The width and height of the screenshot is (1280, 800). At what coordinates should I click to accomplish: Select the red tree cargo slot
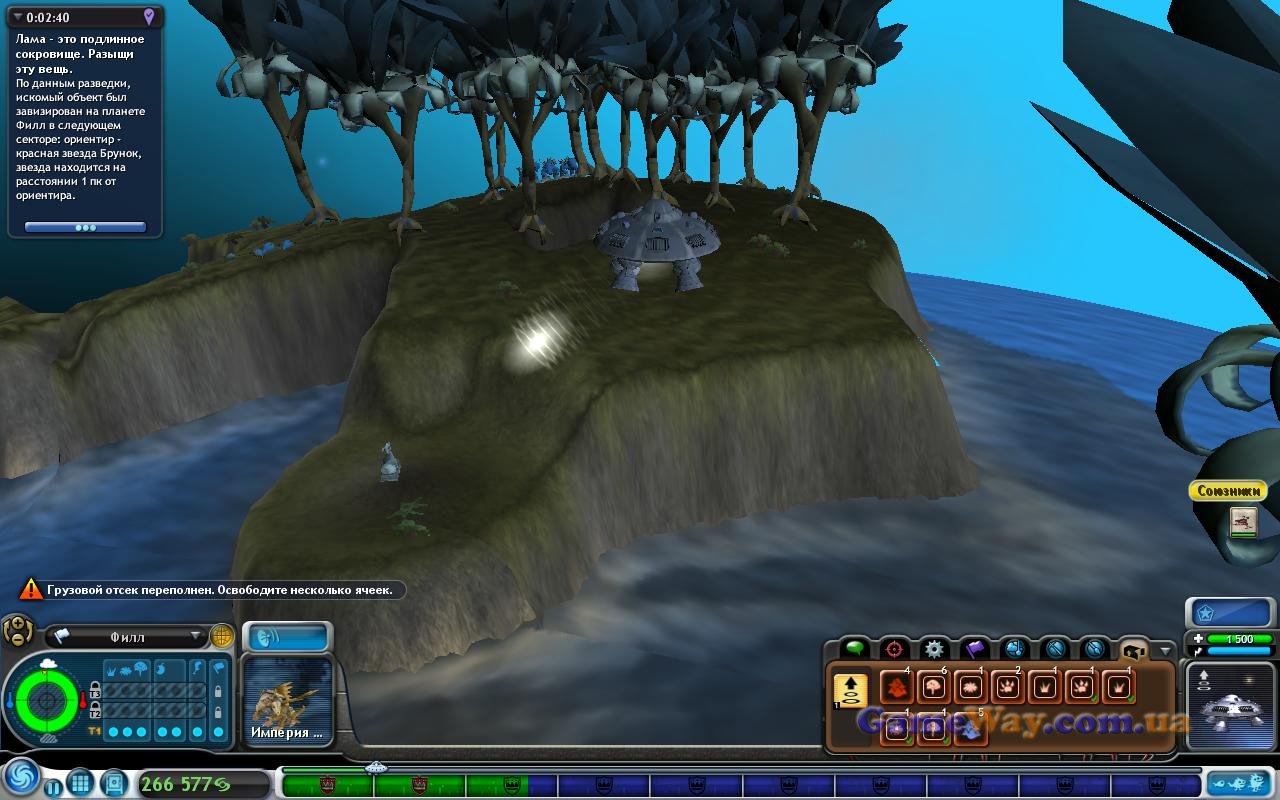tap(895, 688)
